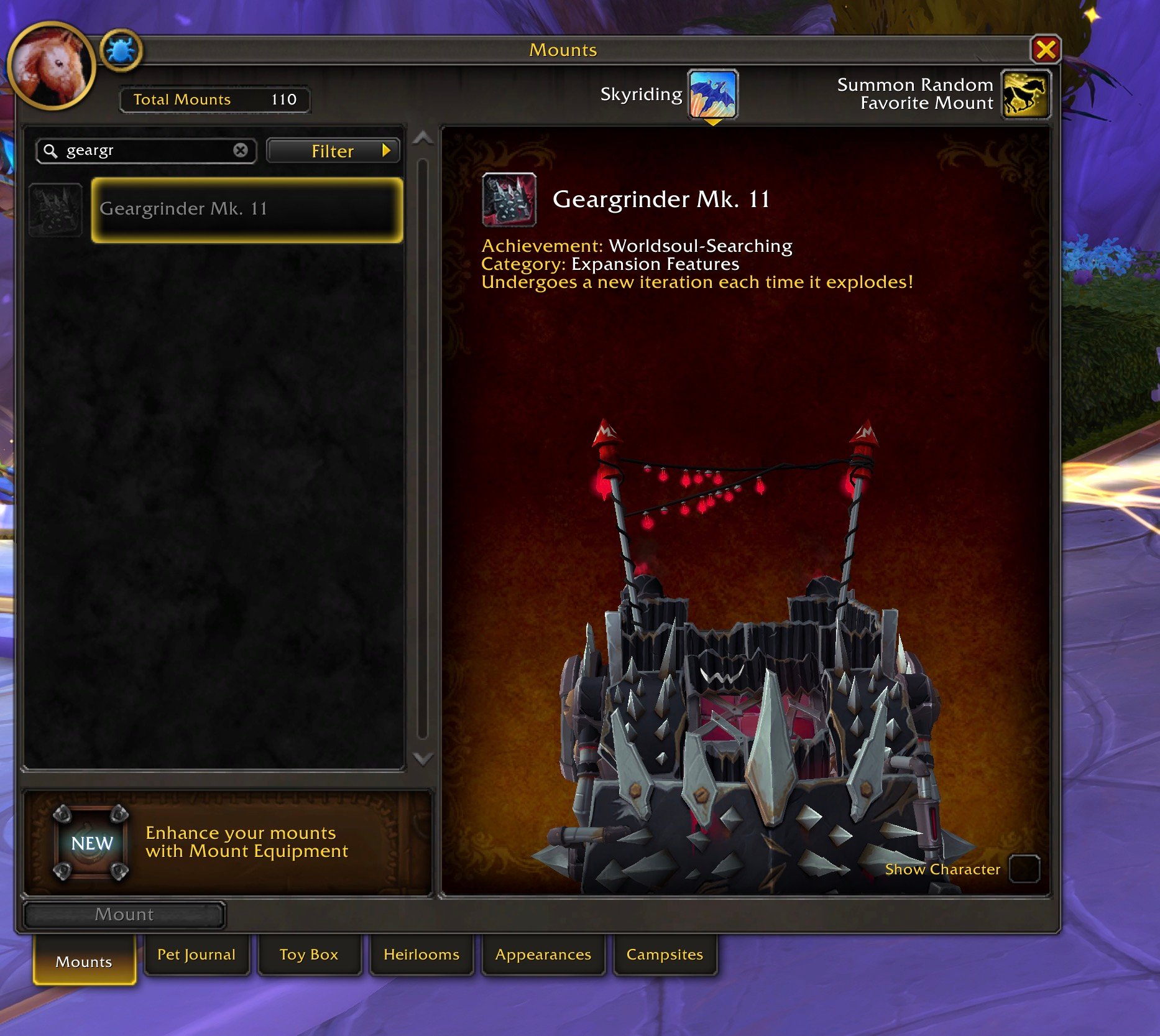Screen dimensions: 1160x1036
Task: Click the scroll-down arrow of mount list
Action: [423, 759]
